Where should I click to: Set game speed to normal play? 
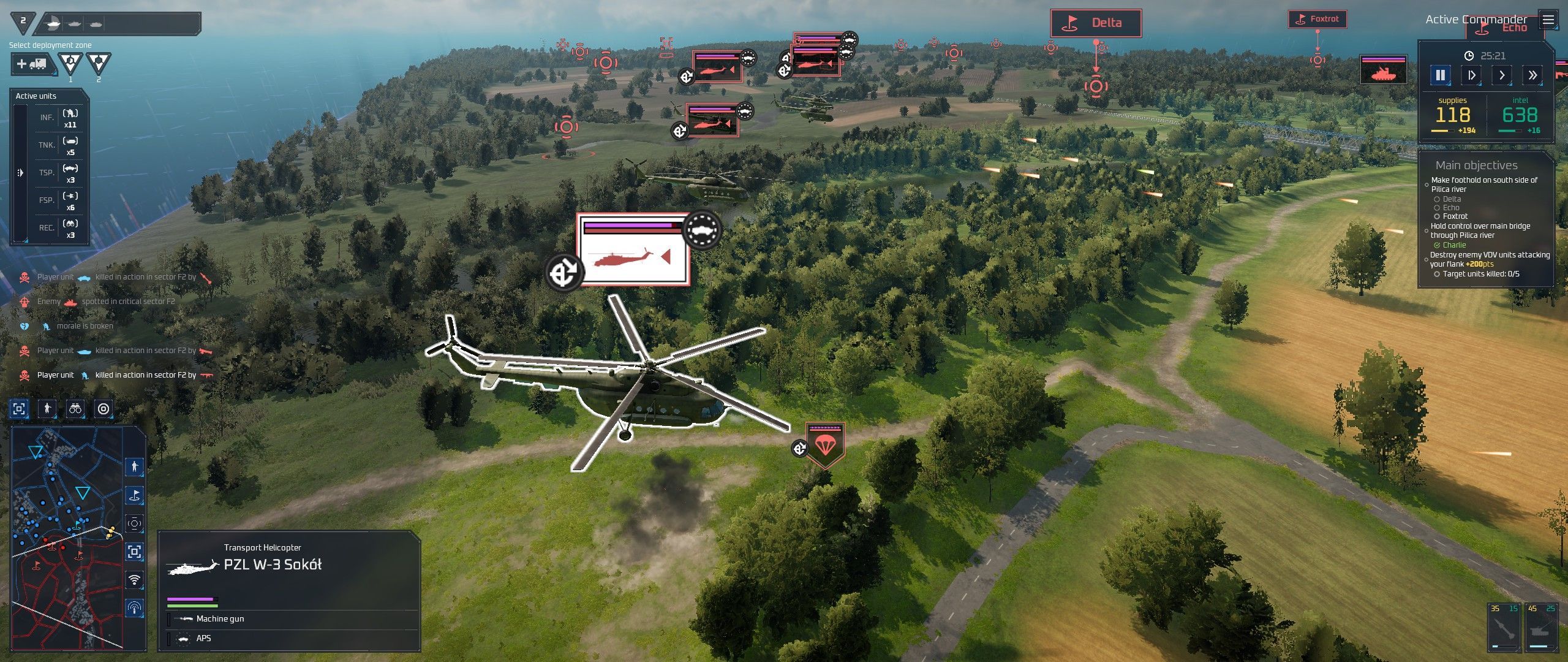1502,75
